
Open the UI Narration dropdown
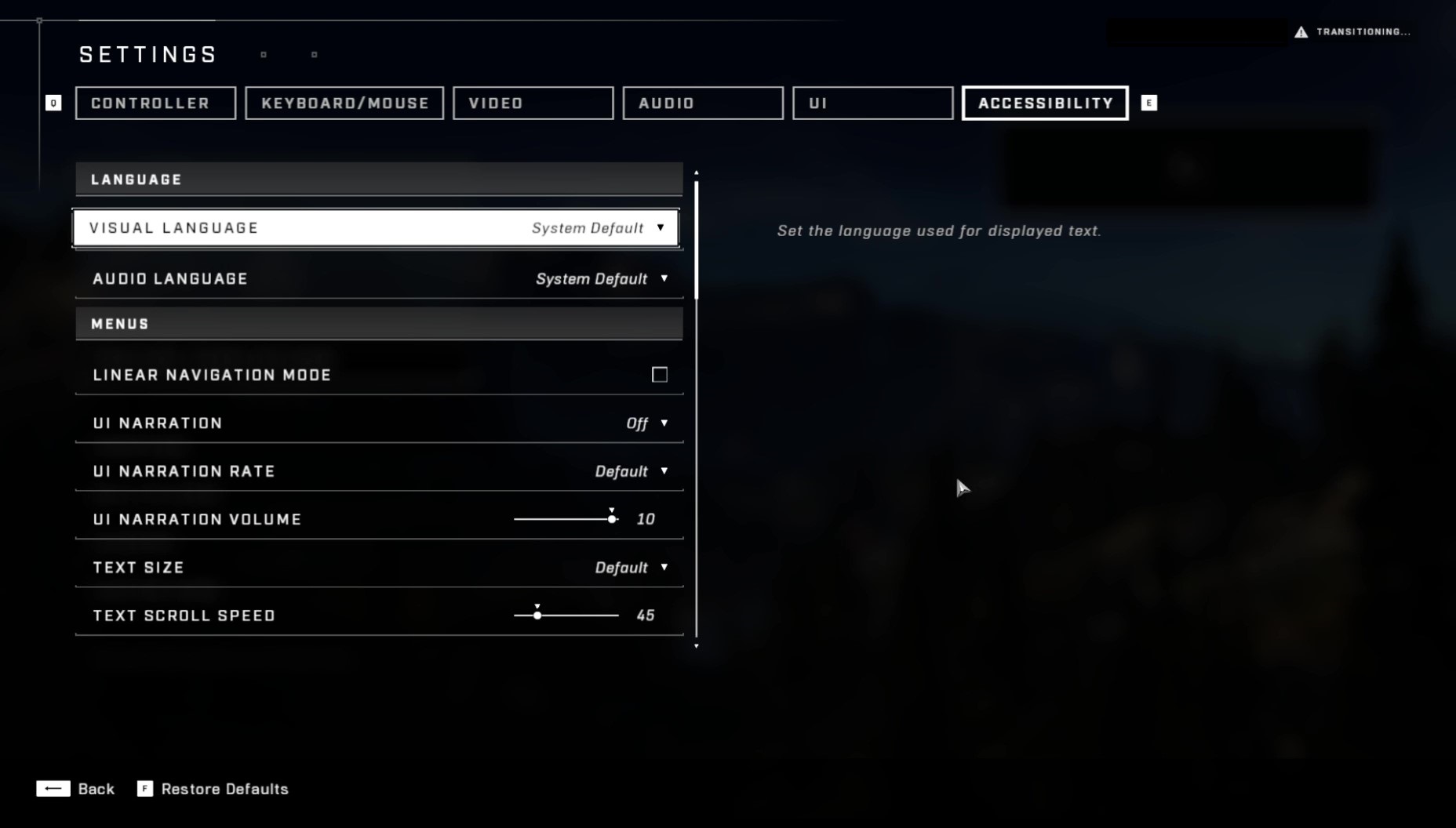(664, 423)
